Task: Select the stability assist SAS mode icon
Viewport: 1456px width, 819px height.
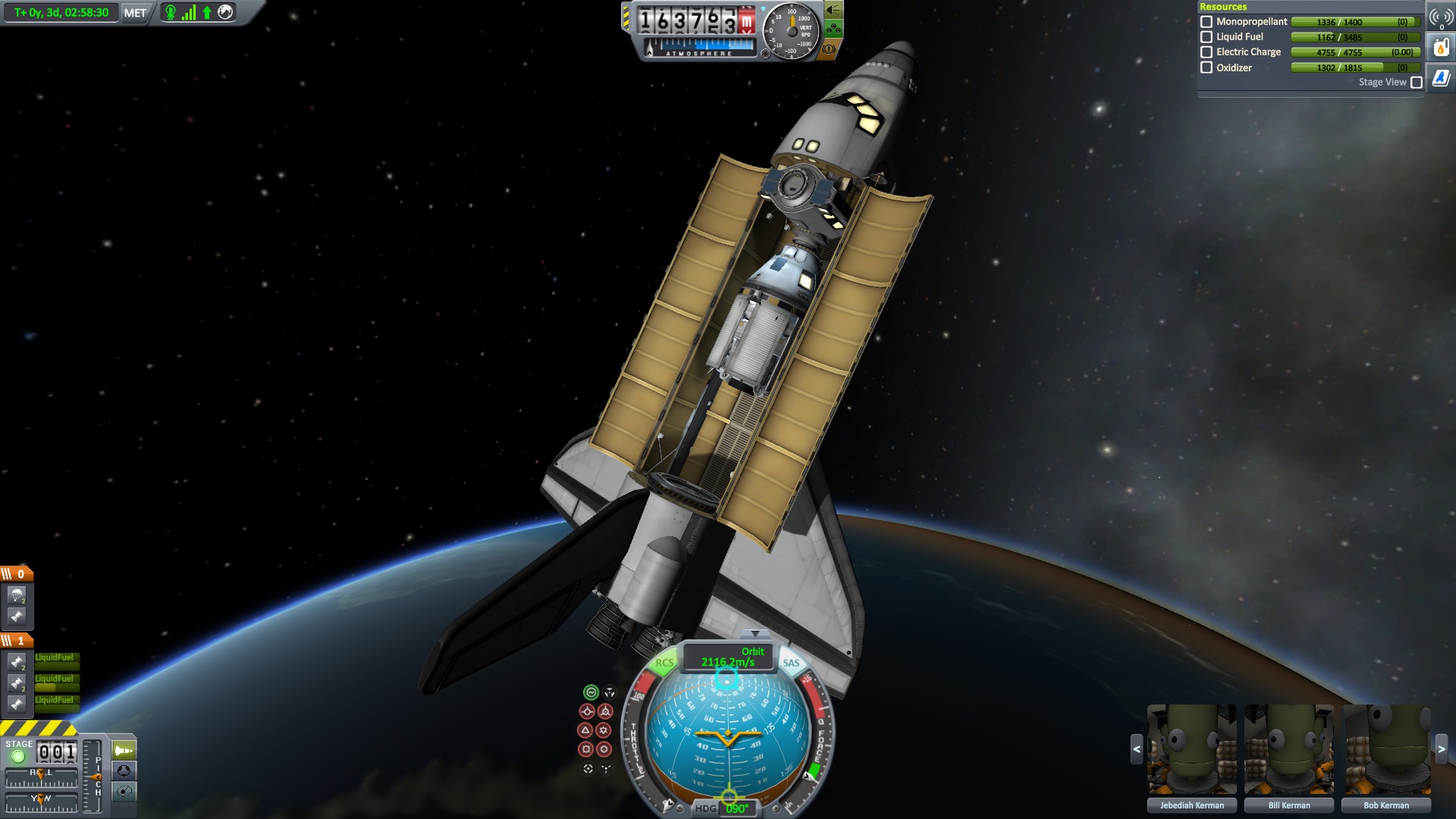Action: pyautogui.click(x=591, y=692)
